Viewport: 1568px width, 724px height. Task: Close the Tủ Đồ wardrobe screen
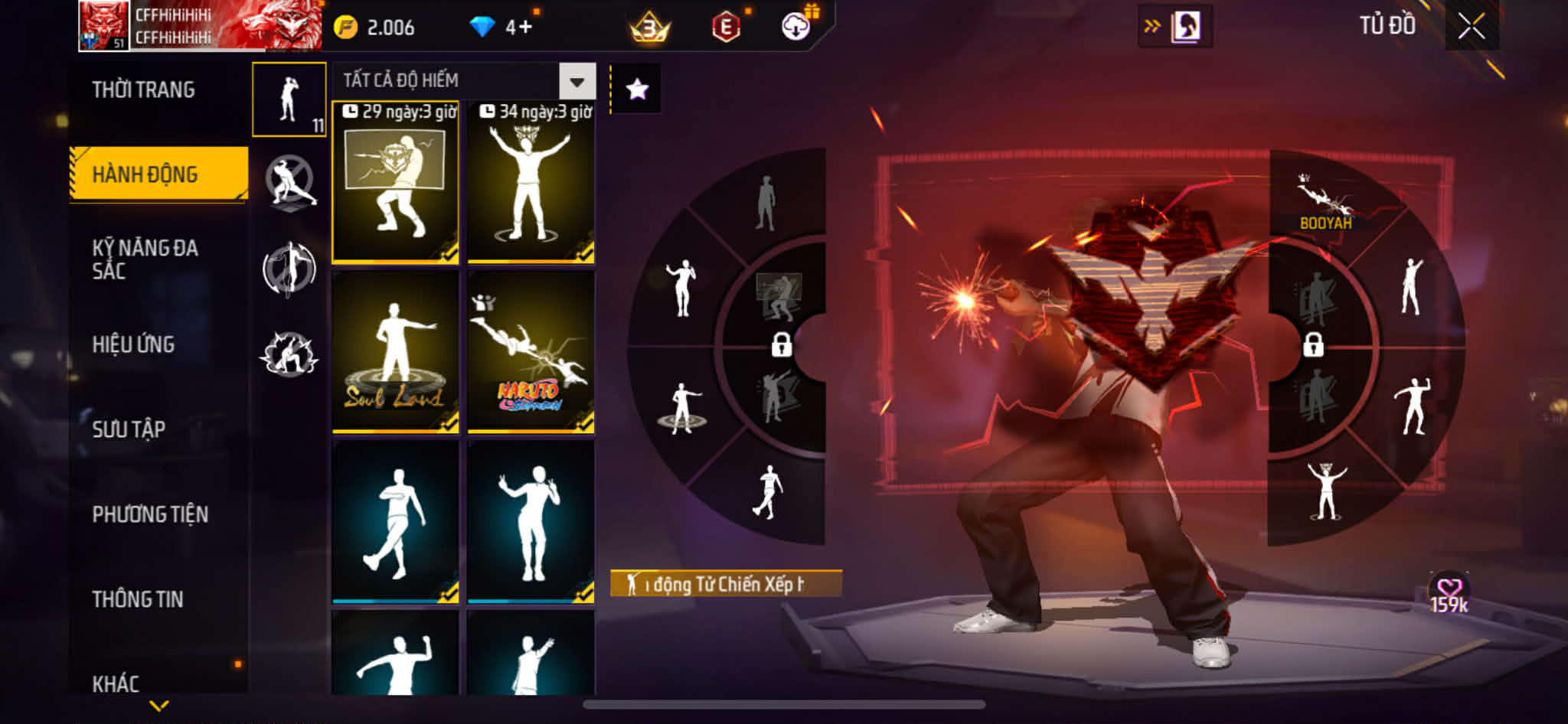pyautogui.click(x=1471, y=27)
